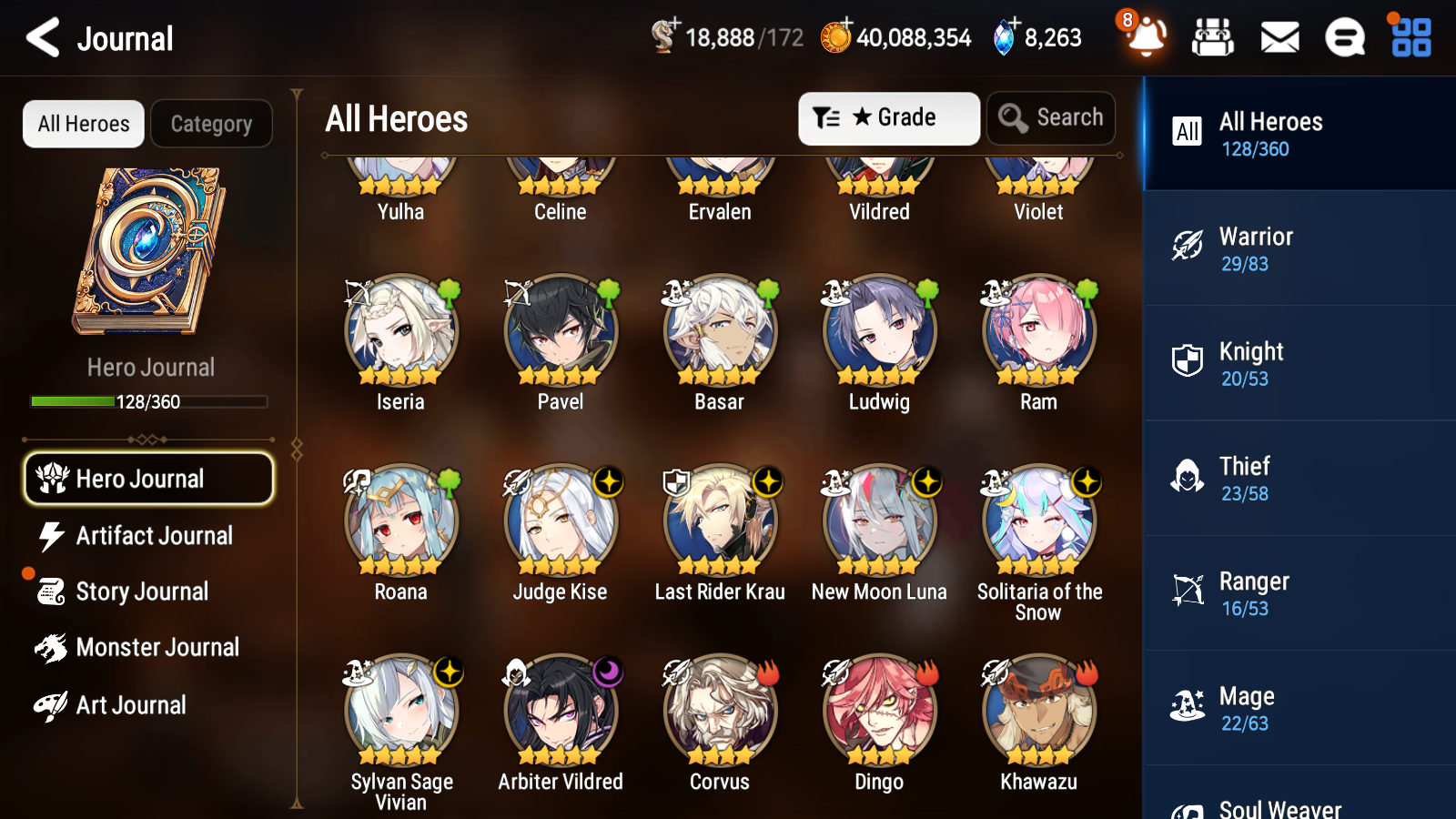
Task: Click the Search button
Action: pos(1051,117)
